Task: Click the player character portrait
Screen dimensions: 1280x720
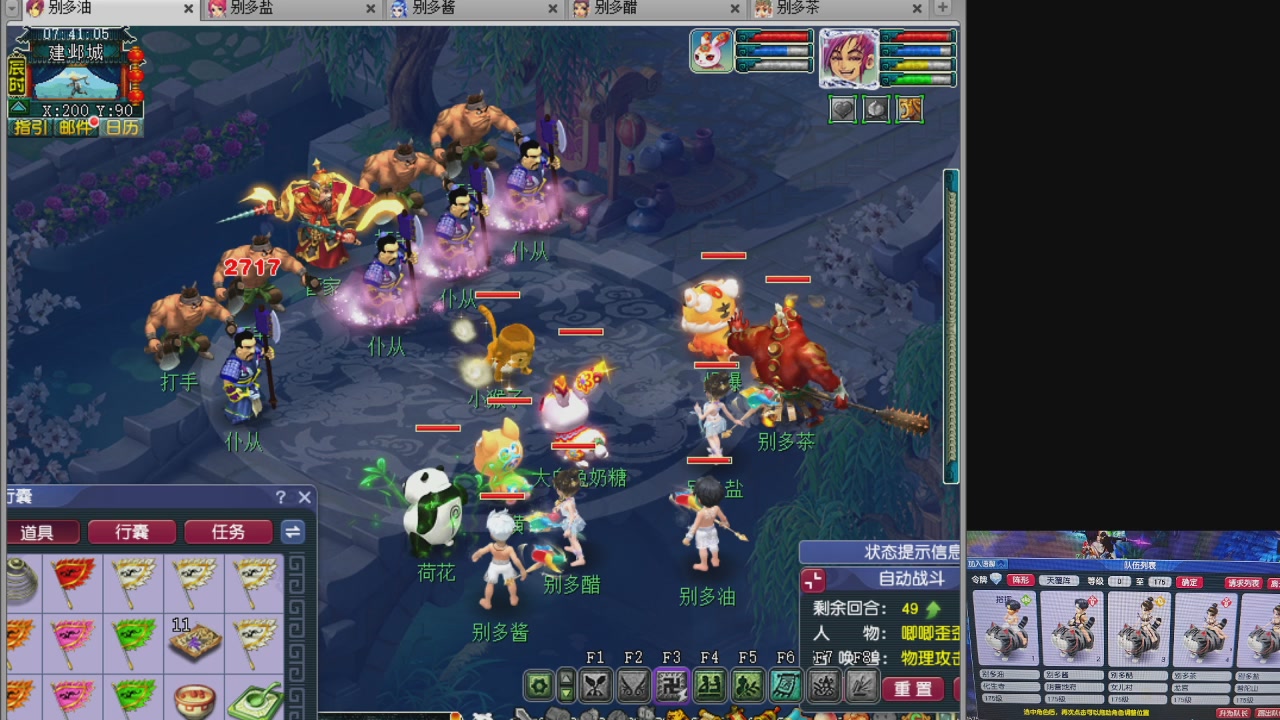Action: [x=848, y=60]
